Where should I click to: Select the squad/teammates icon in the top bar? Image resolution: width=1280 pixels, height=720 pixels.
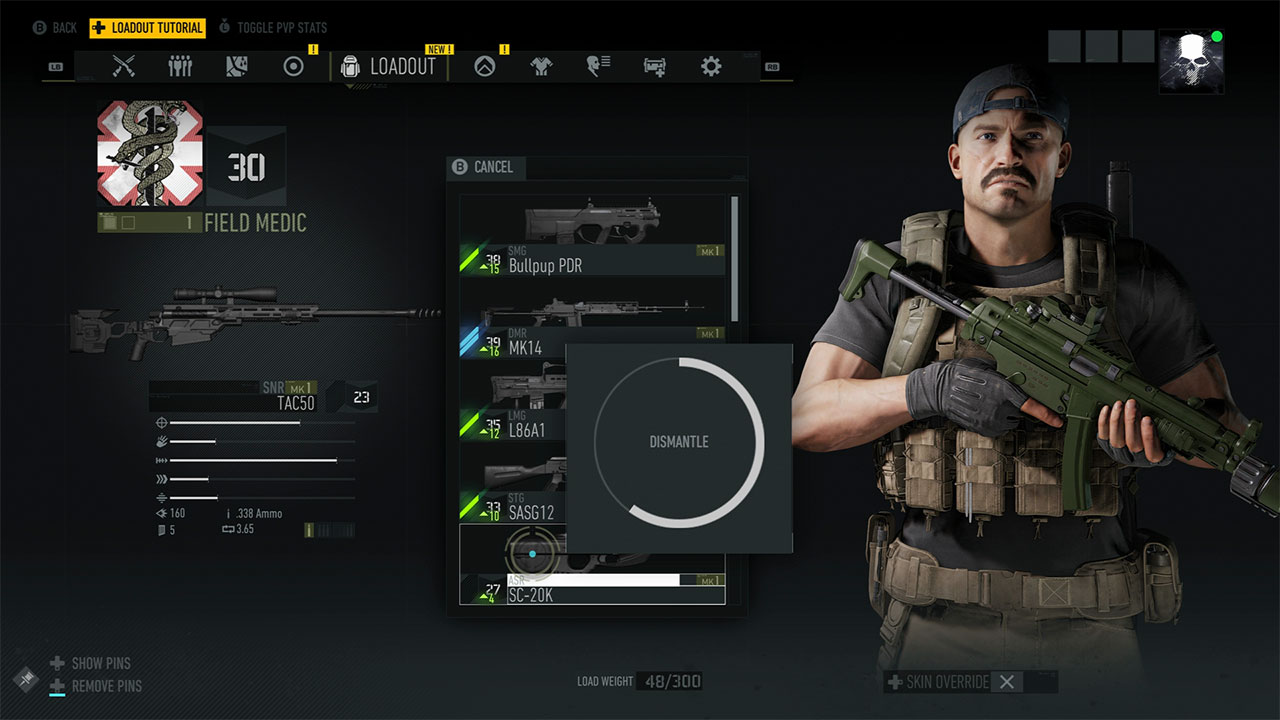point(180,66)
